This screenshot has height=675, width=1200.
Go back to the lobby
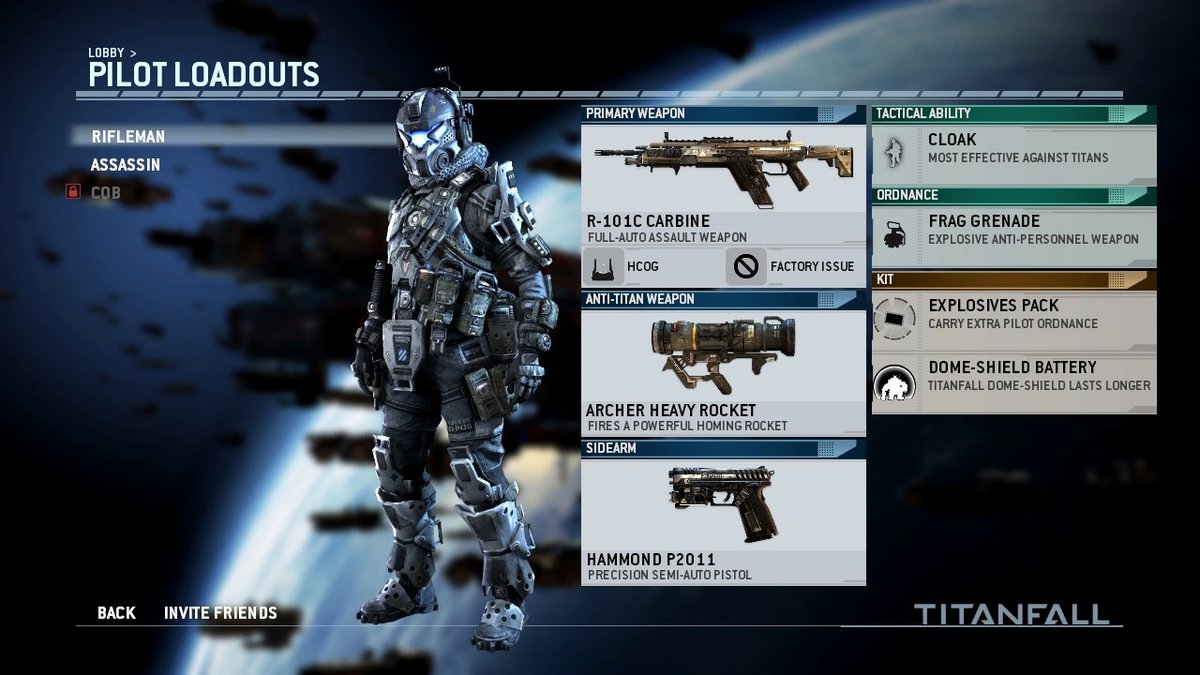116,613
